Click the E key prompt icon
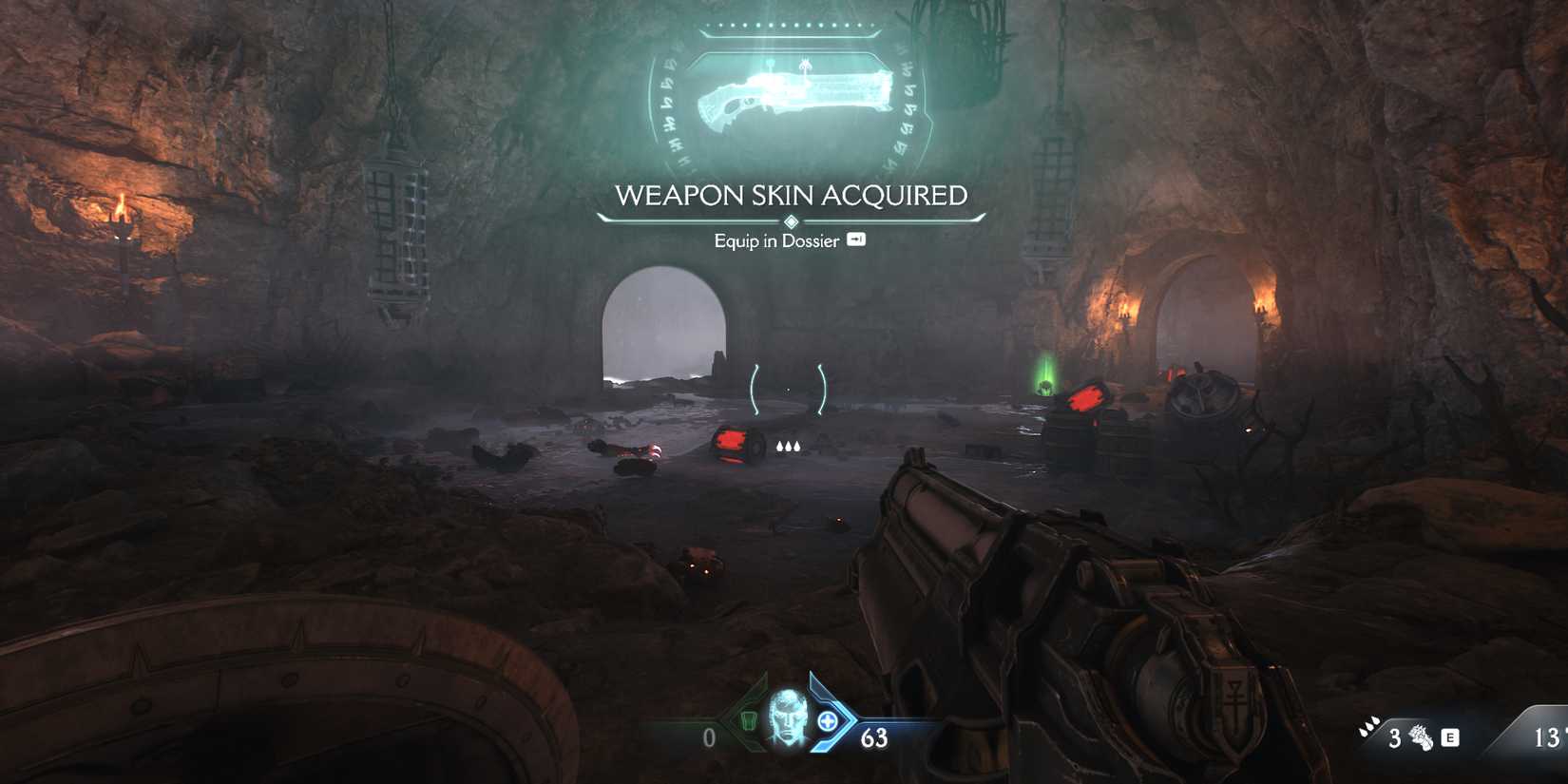The image size is (1568, 784). [1451, 738]
